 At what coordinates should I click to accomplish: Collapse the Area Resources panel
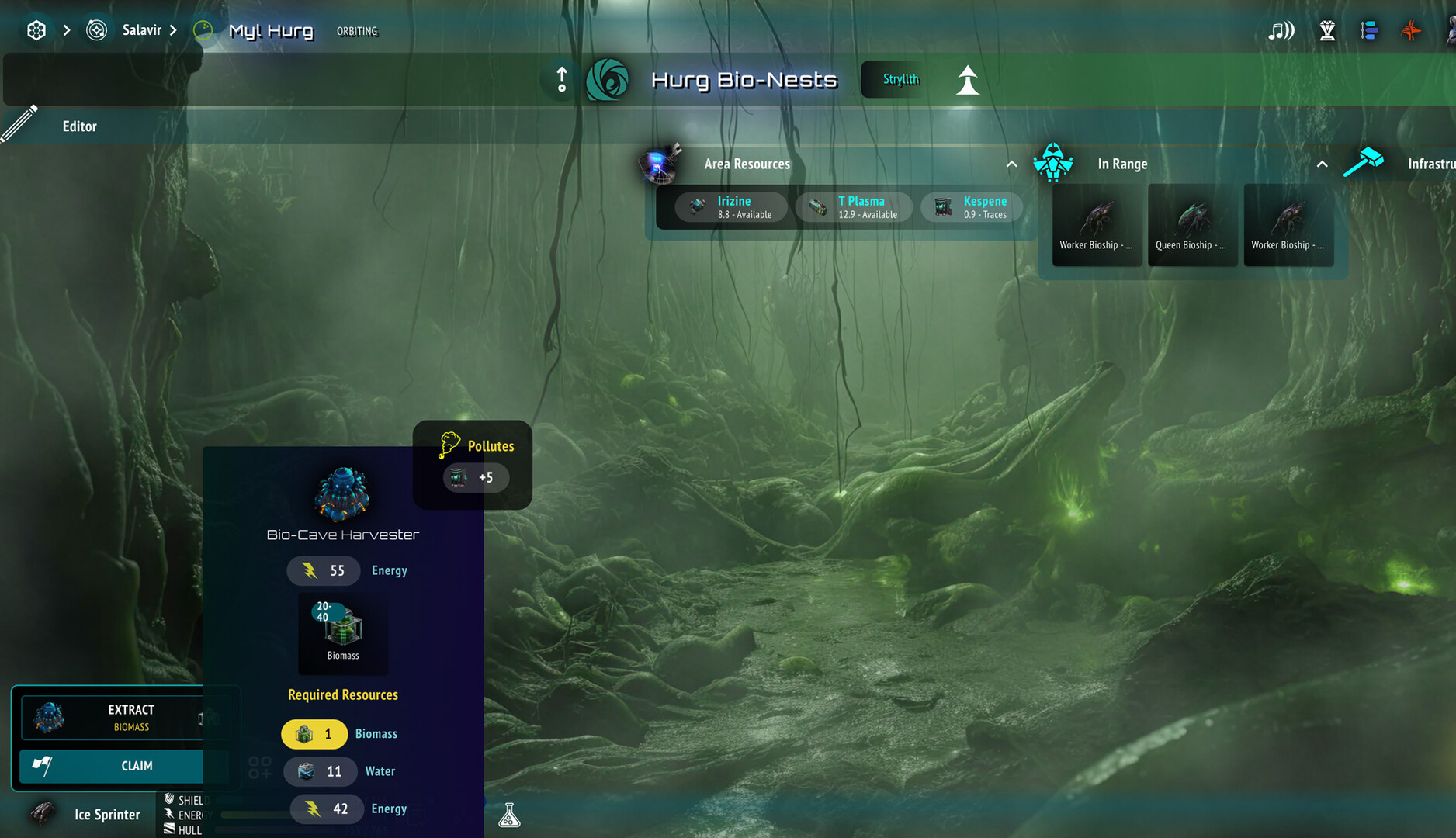tap(1011, 164)
